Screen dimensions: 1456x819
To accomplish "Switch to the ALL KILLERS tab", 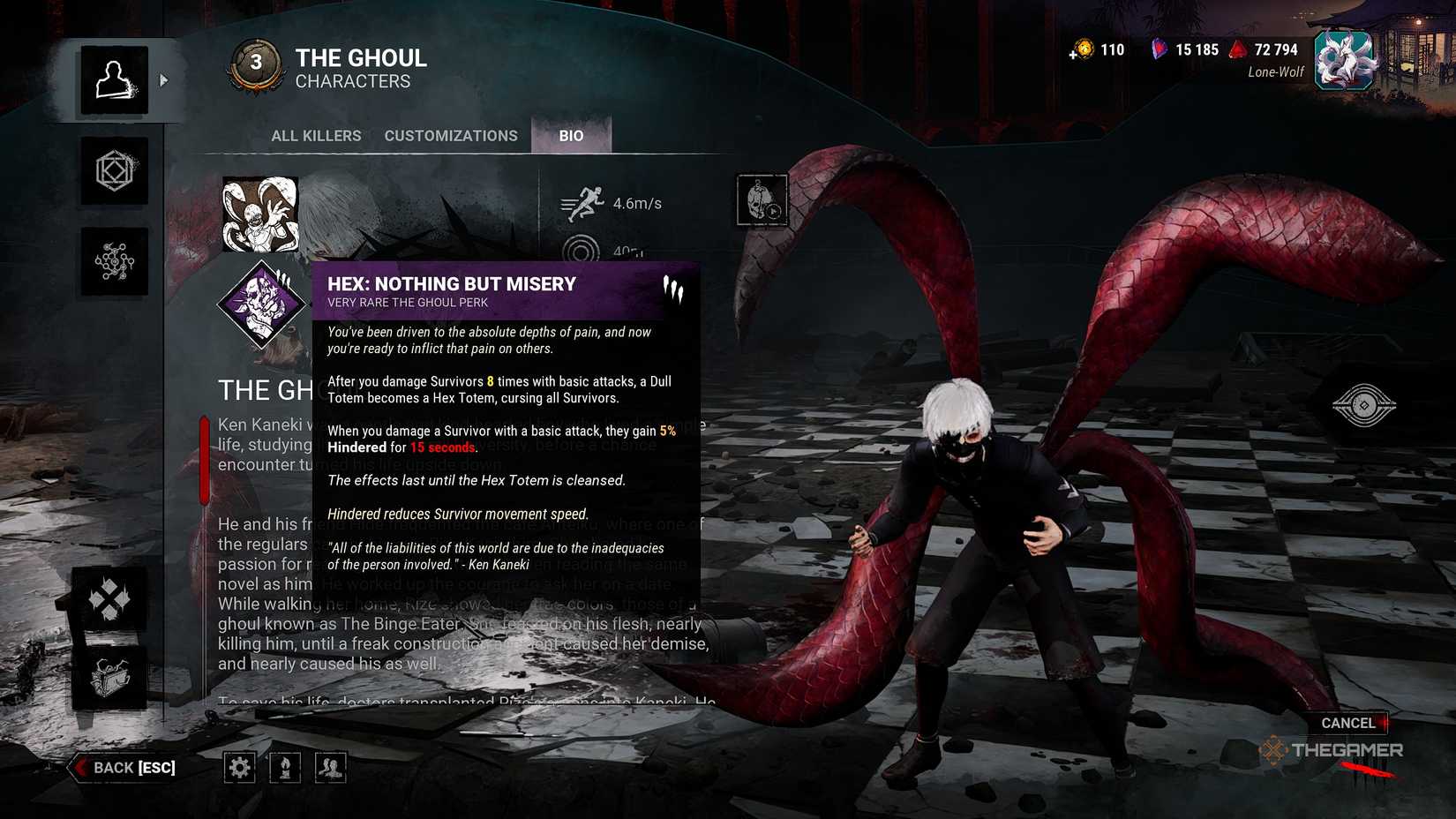I will coord(316,135).
